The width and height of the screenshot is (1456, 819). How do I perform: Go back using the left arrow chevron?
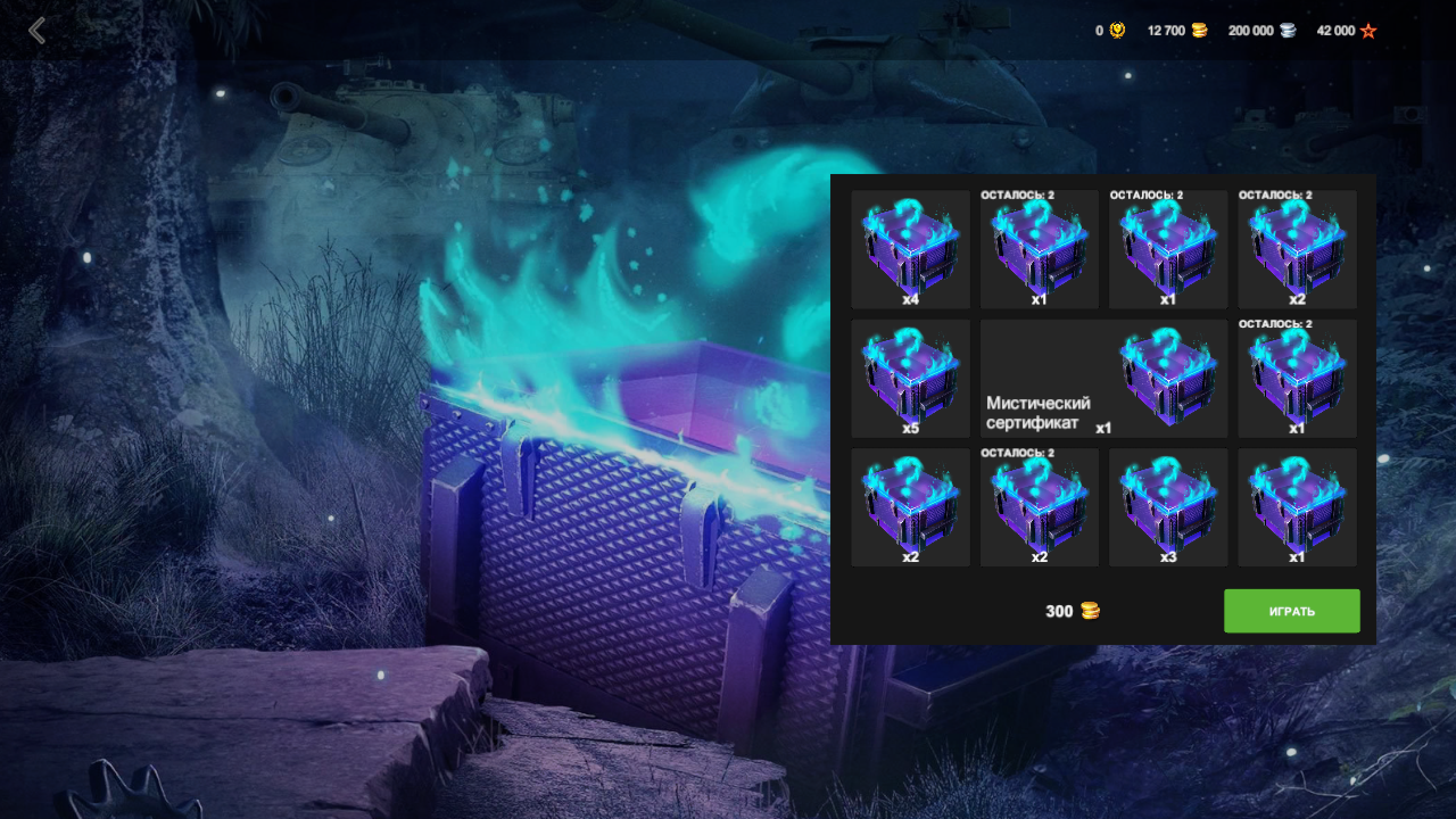point(38,31)
